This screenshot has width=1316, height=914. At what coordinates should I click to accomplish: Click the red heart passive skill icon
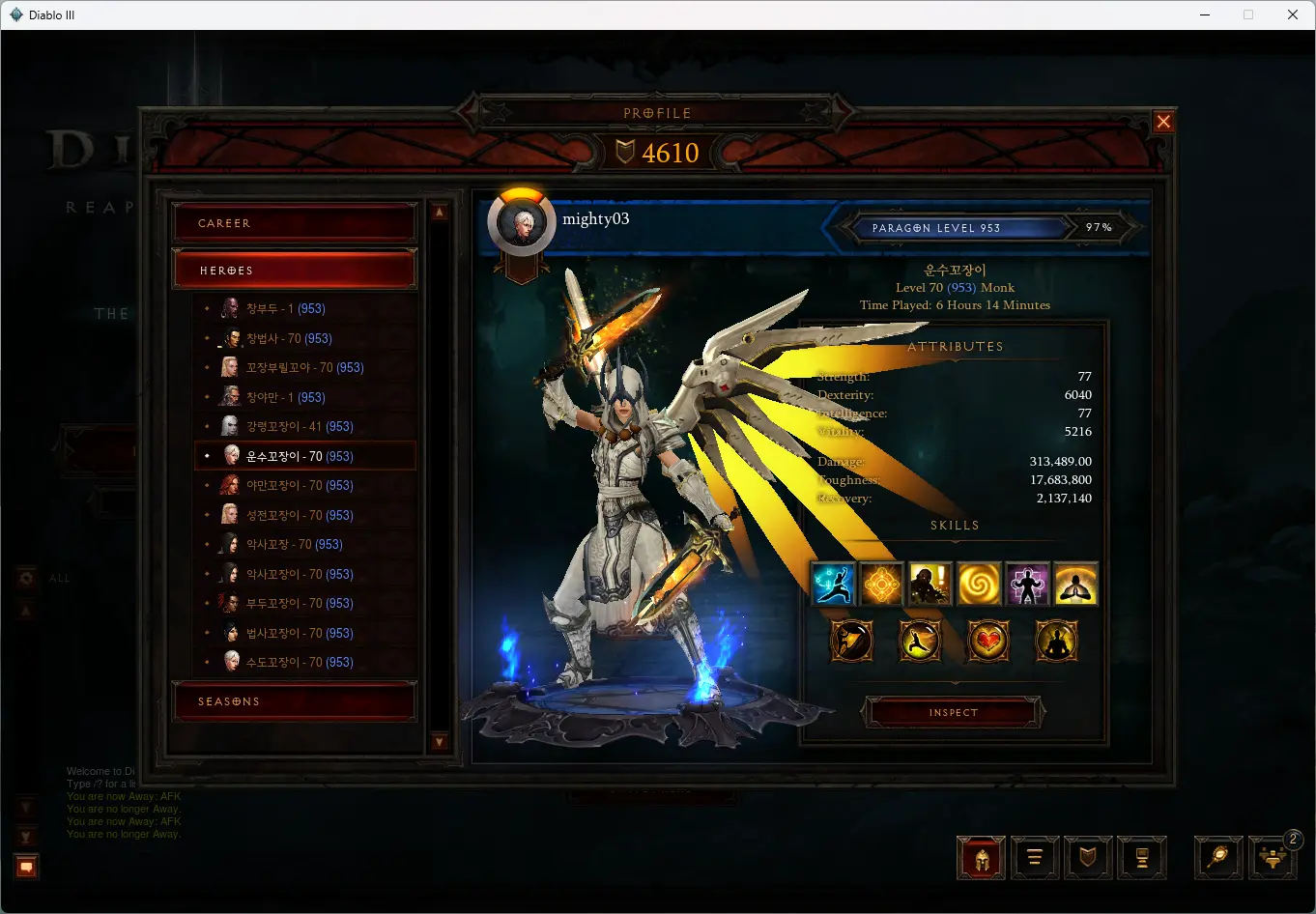pyautogui.click(x=987, y=641)
